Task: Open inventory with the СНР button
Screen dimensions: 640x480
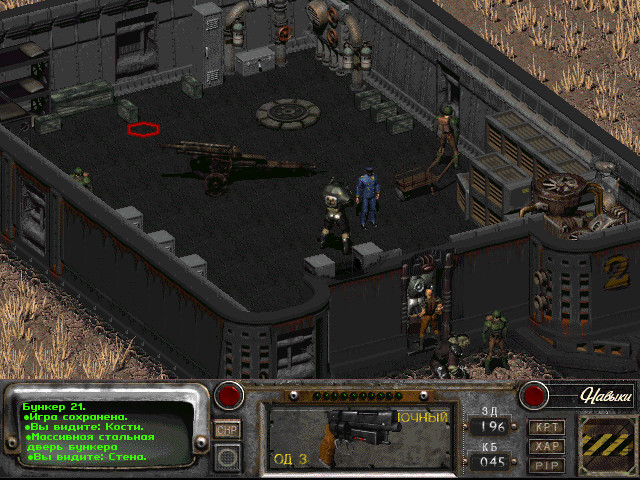Action: [226, 429]
